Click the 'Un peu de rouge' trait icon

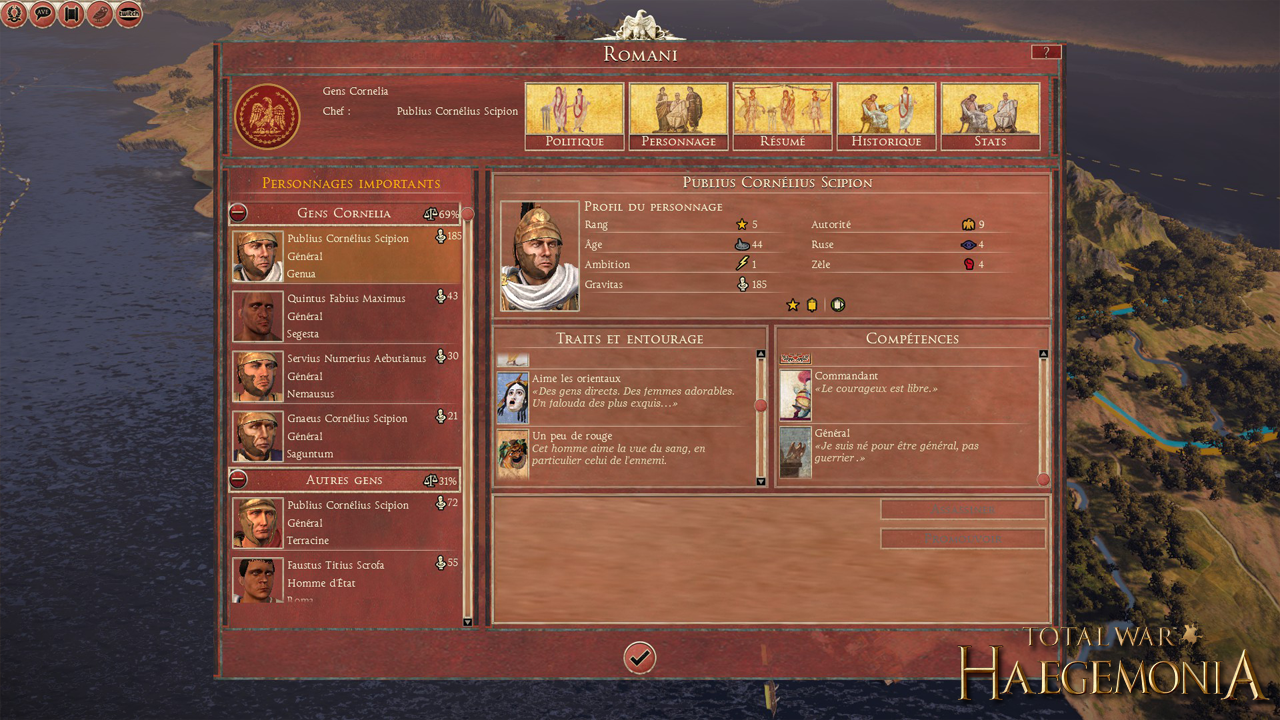[513, 454]
